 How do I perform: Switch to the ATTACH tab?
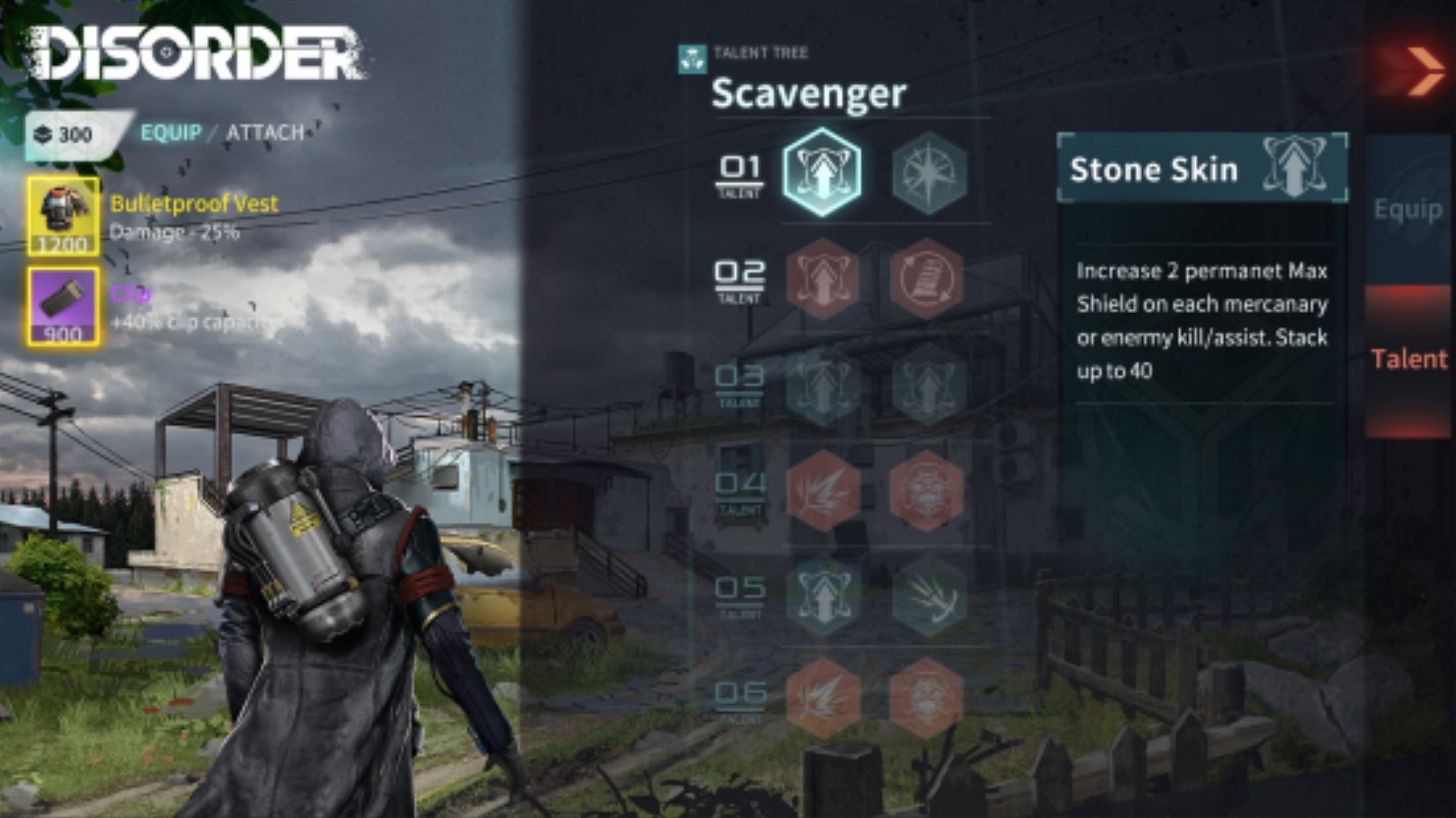click(265, 132)
